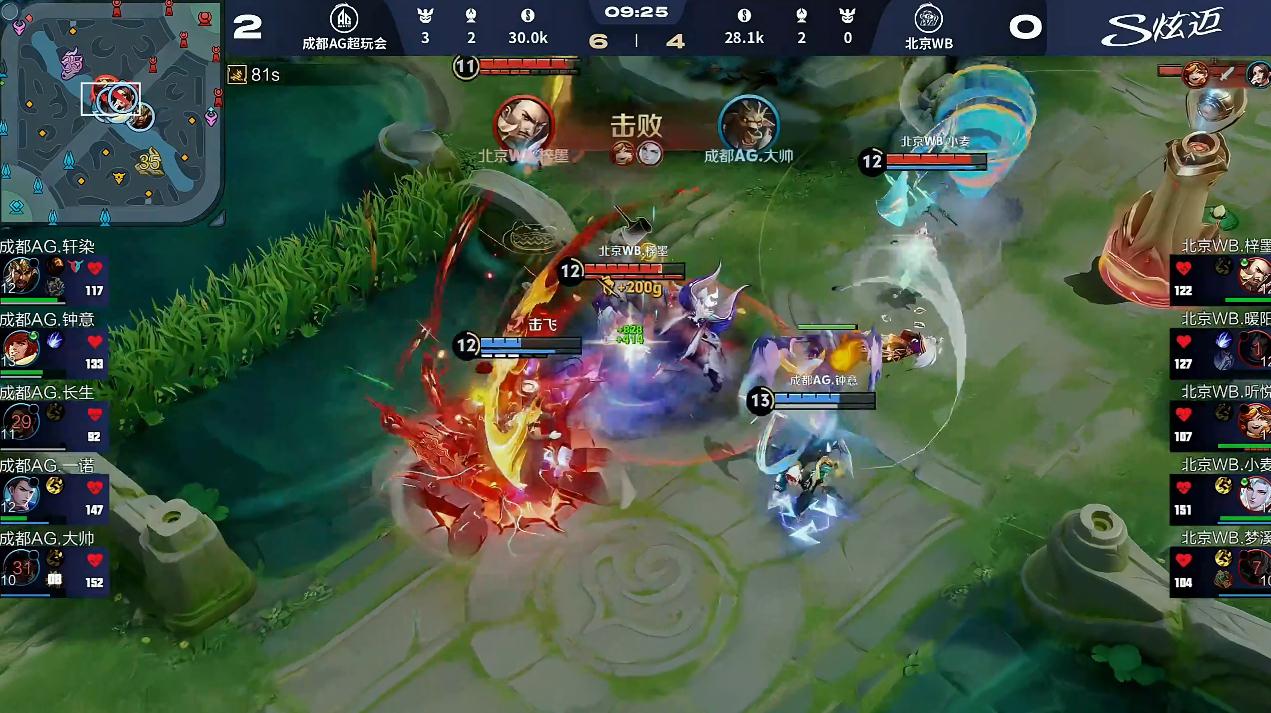Select player 成都AG.一诺's hero portrait

[x=20, y=494]
